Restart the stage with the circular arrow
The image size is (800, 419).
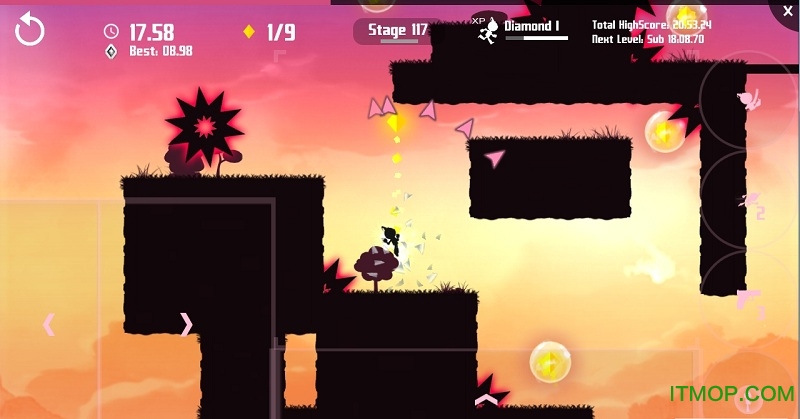pos(30,30)
